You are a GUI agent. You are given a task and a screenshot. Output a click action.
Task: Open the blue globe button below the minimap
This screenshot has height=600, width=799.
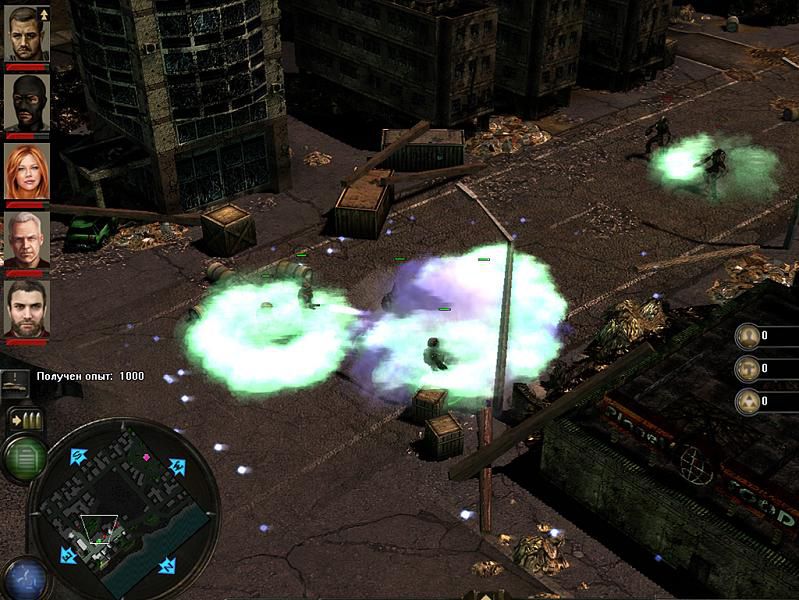point(24,578)
